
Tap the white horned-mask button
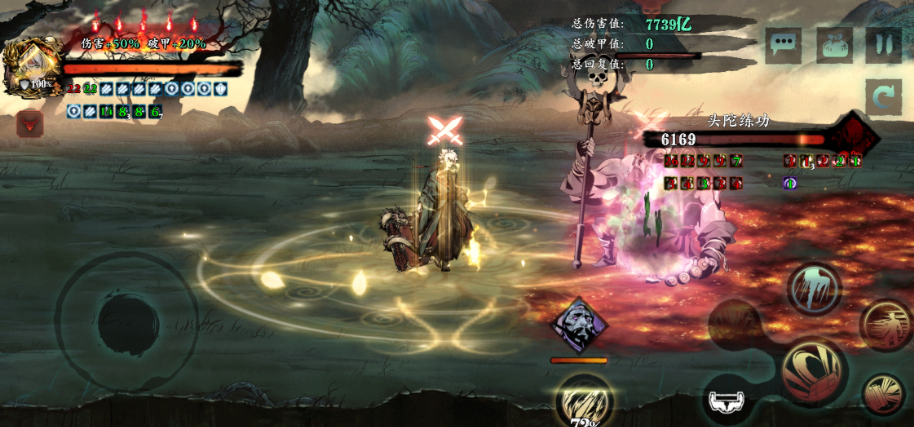(728, 401)
